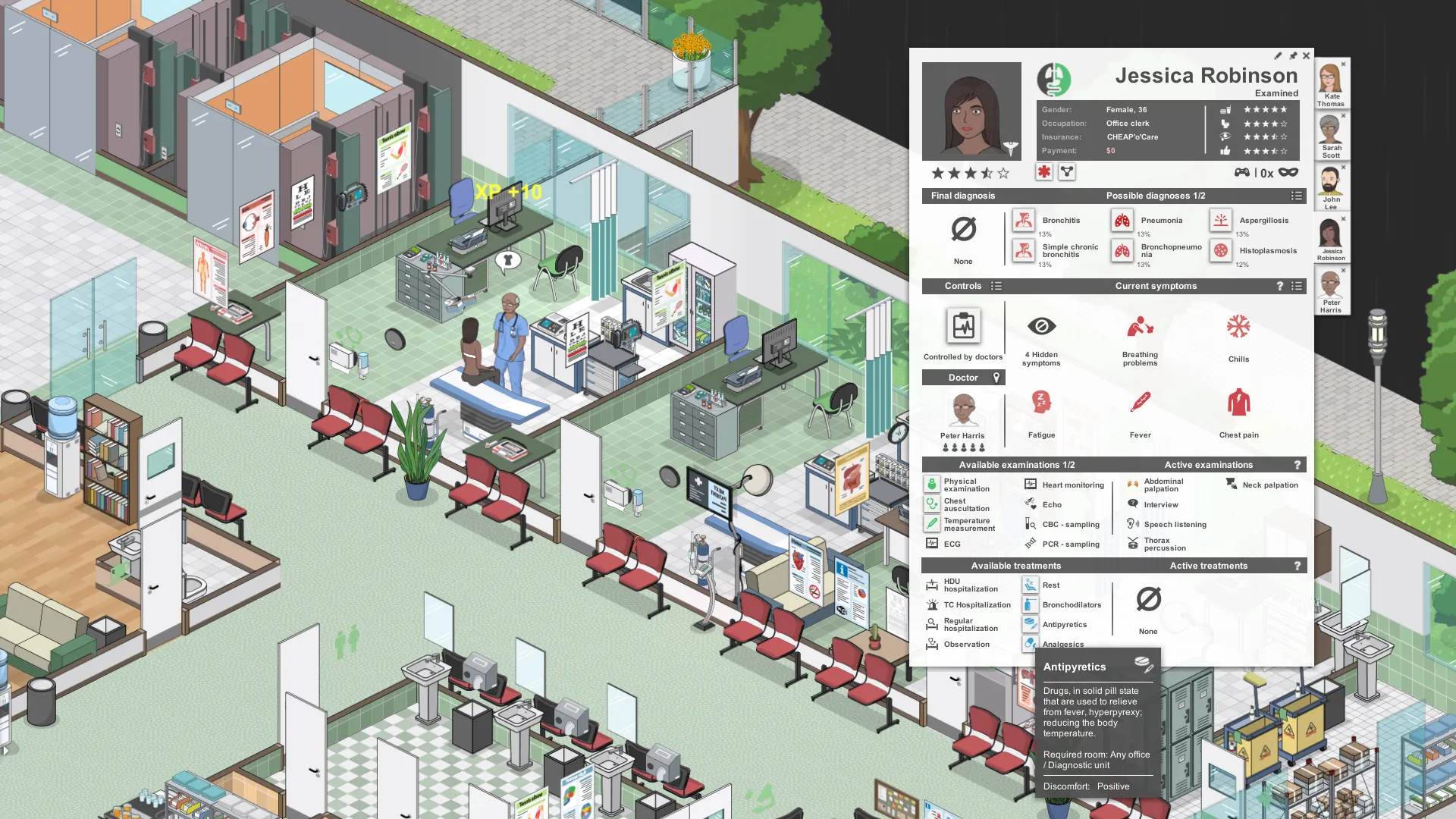This screenshot has width=1456, height=819.
Task: Pin the Jessica Robinson window
Action: click(x=1292, y=55)
